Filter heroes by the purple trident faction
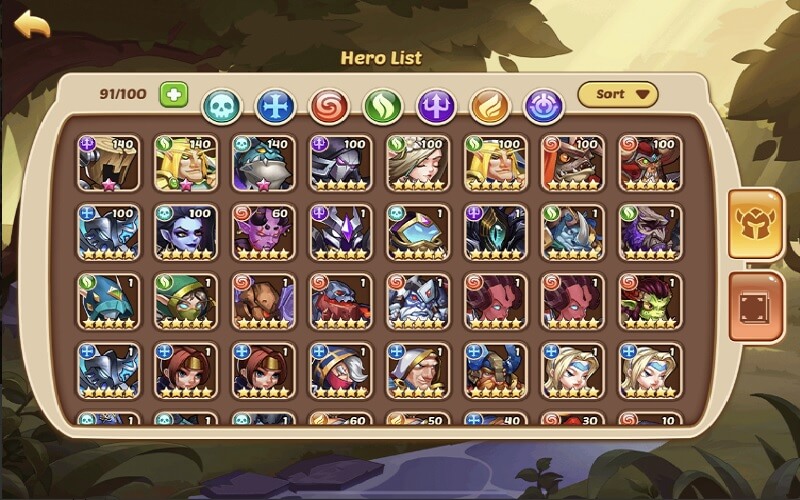Viewport: 800px width, 500px height. [435, 105]
